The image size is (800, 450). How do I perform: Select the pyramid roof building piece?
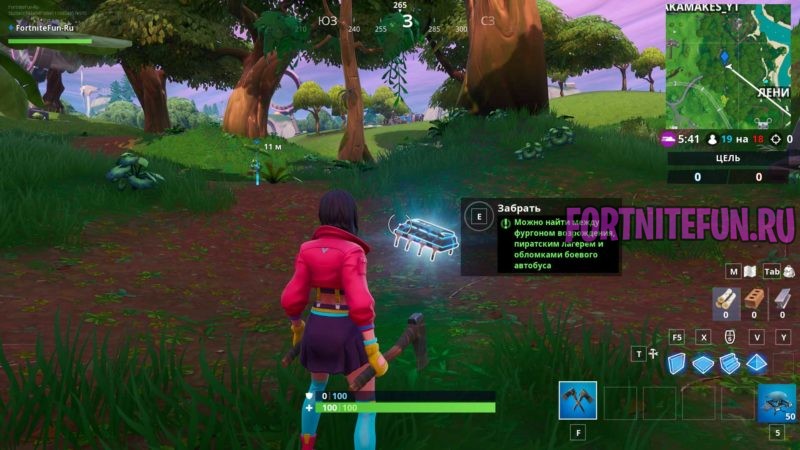756,363
